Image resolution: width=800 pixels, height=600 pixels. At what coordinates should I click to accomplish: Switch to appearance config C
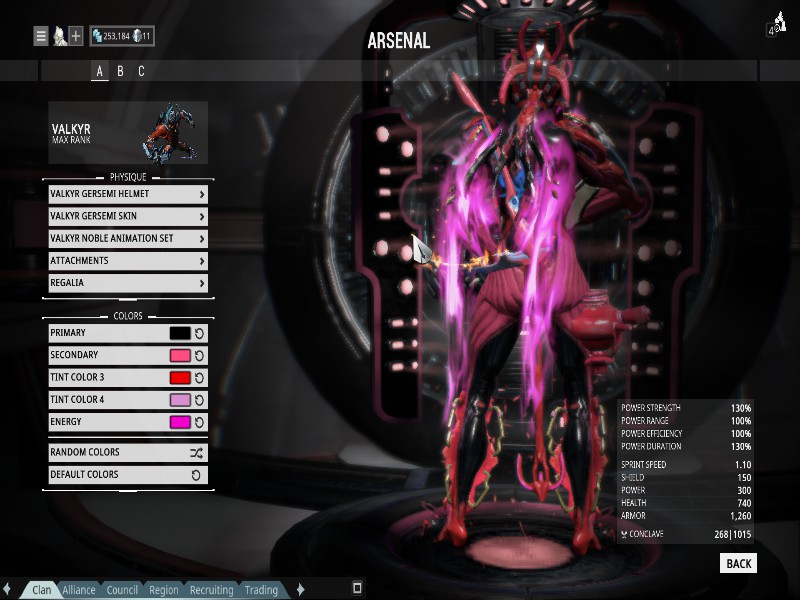click(x=141, y=71)
